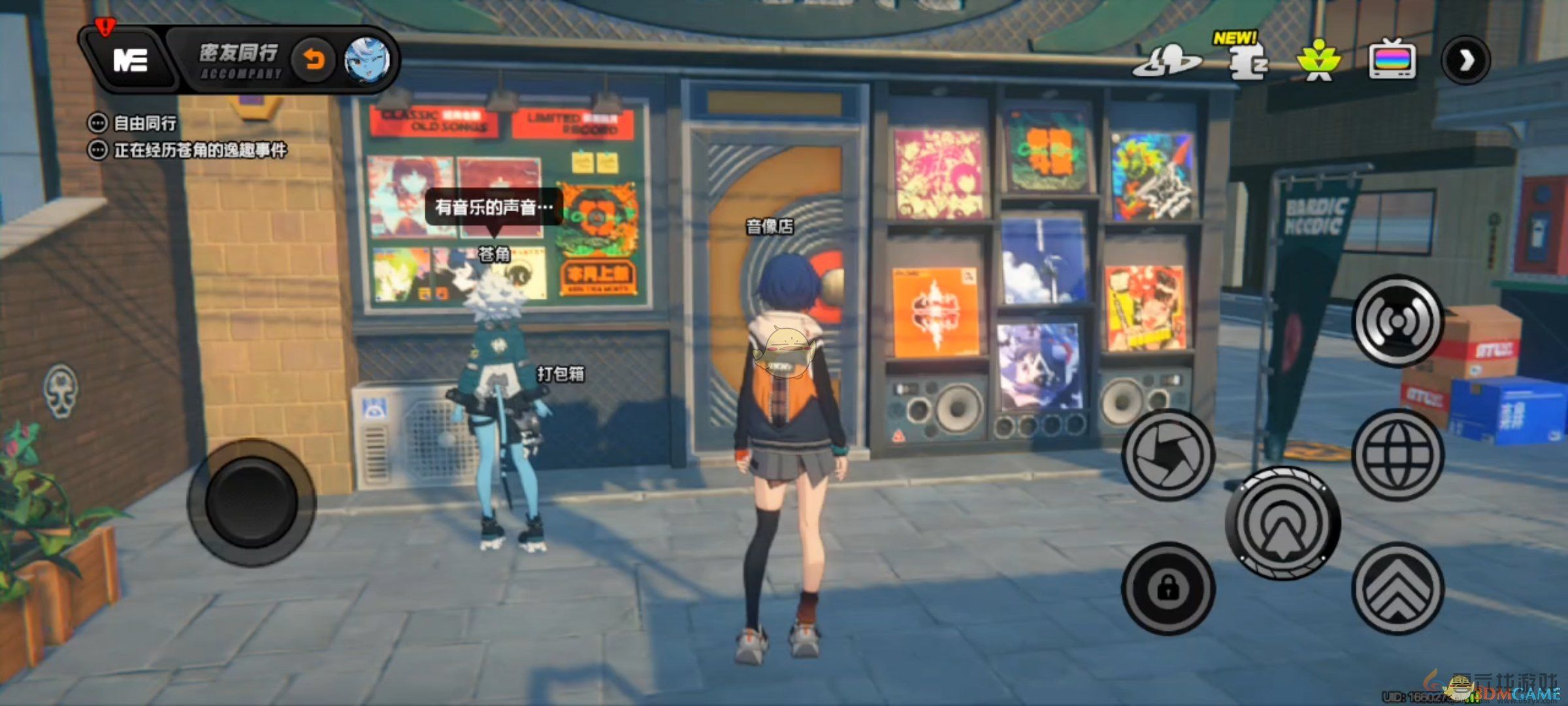Screen dimensions: 1568x706
Task: Tap the virtual movement joystick
Action: [x=252, y=502]
